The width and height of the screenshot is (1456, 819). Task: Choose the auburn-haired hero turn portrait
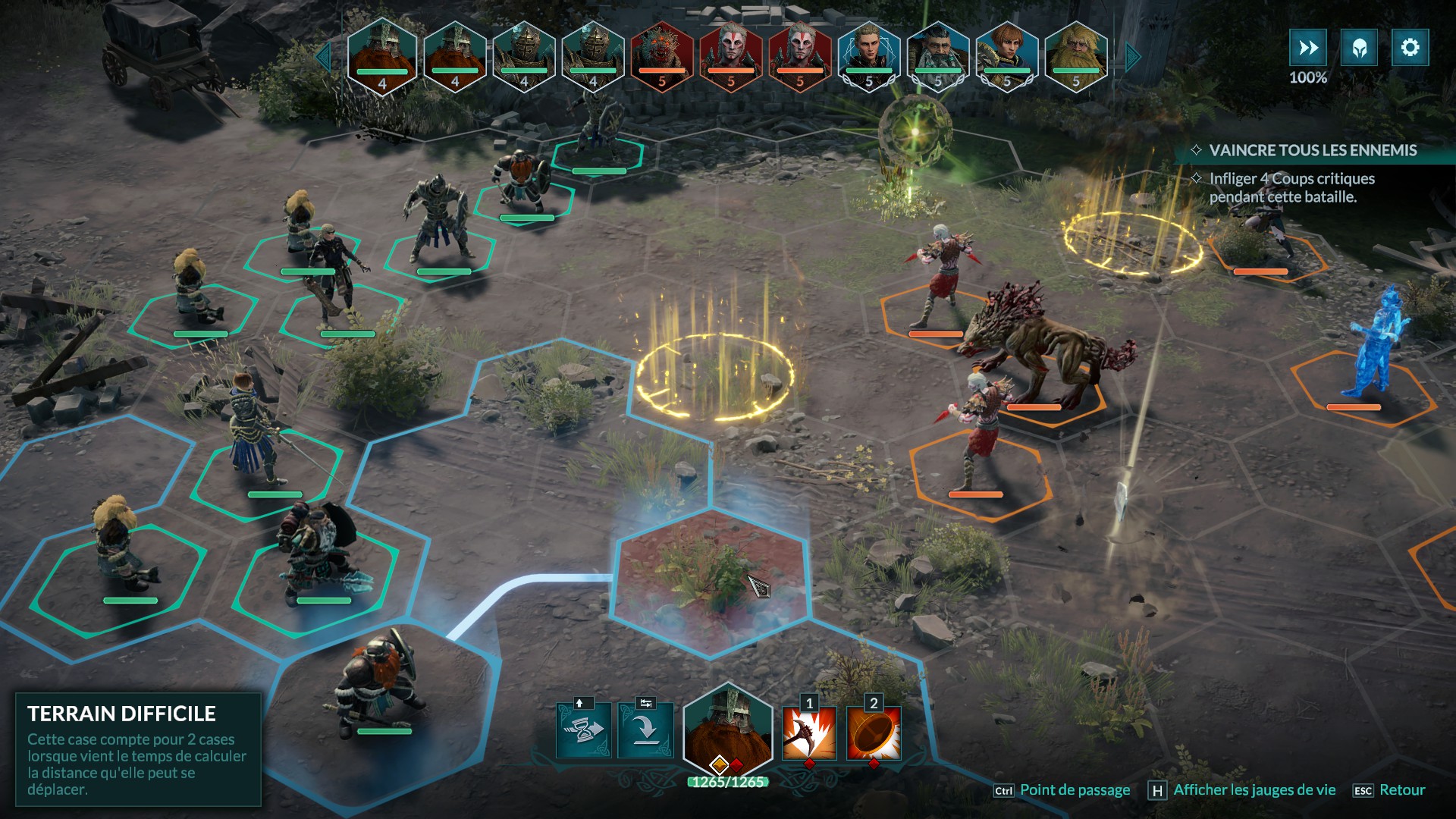1007,55
